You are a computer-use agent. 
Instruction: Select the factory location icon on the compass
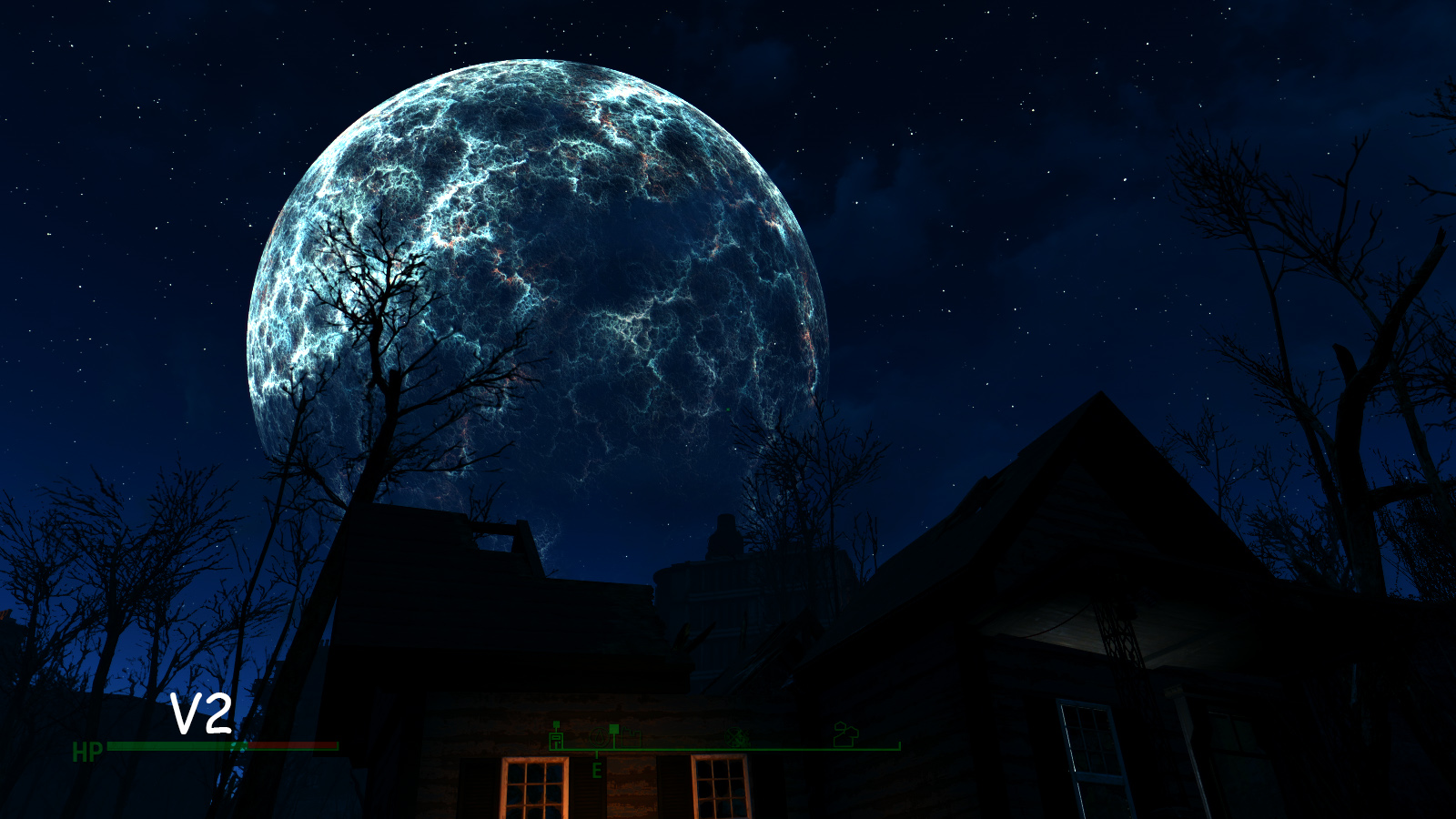click(x=630, y=737)
